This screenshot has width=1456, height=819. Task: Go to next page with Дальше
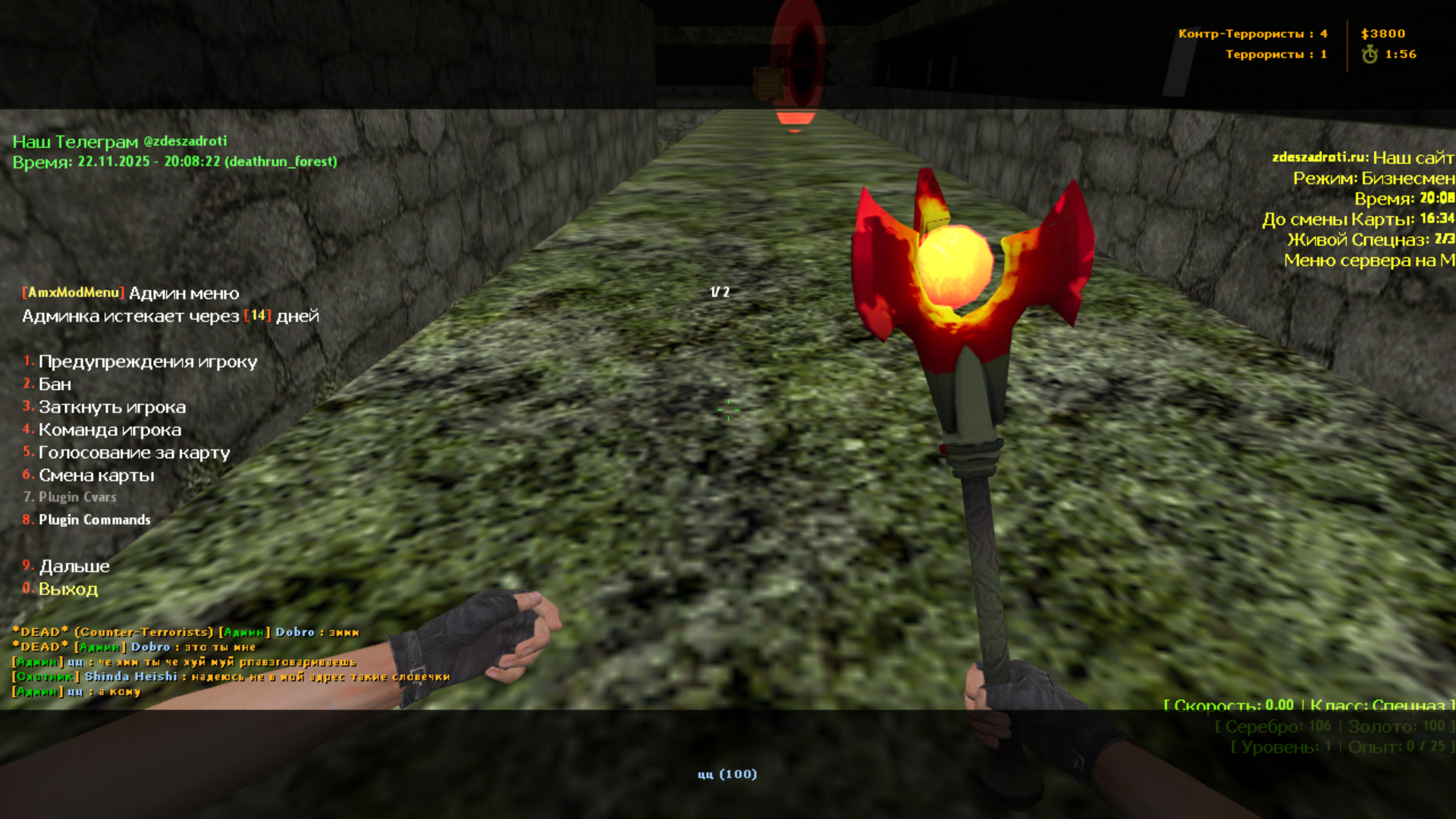(74, 566)
